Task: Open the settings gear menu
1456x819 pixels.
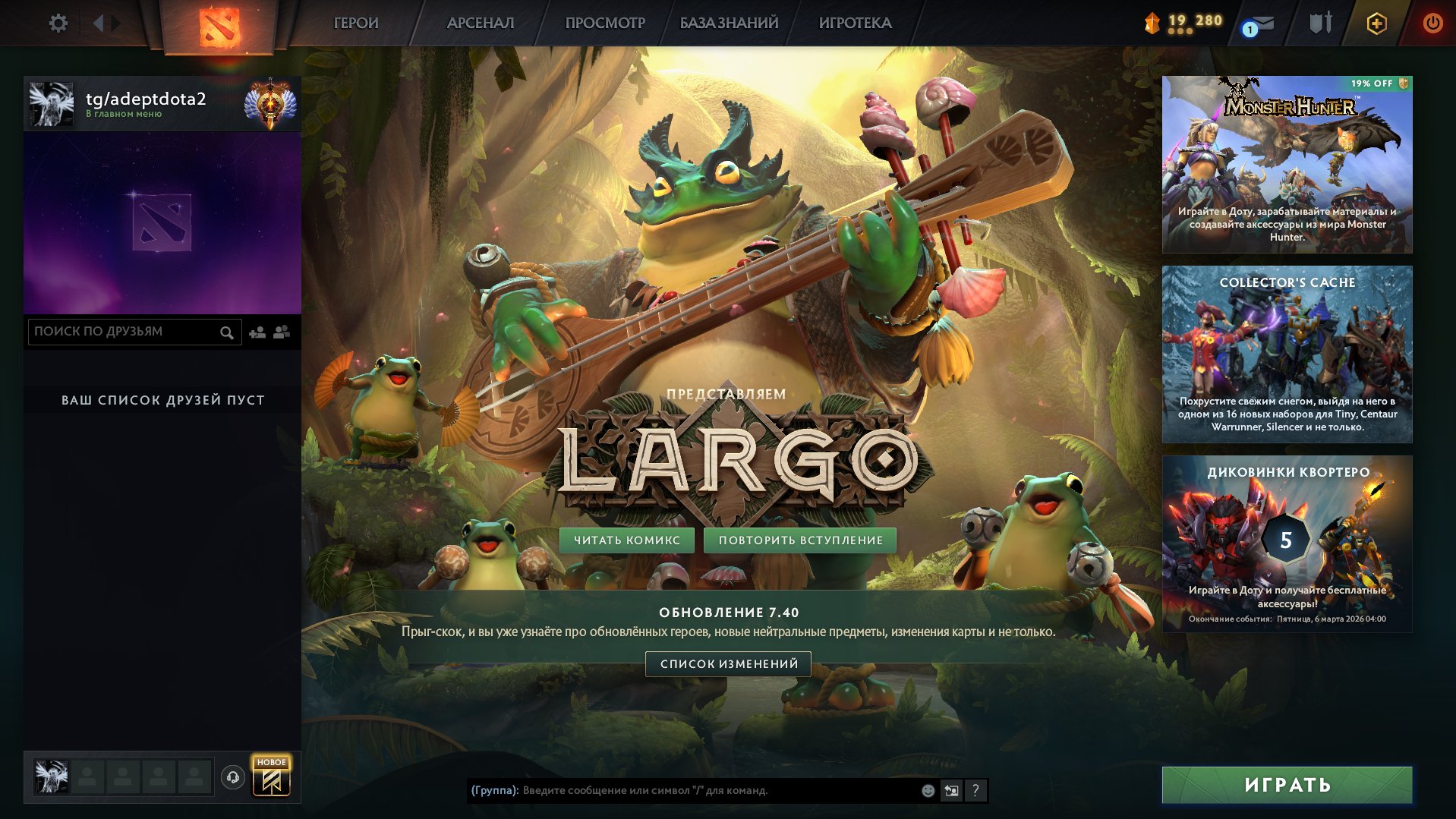Action: tap(57, 23)
